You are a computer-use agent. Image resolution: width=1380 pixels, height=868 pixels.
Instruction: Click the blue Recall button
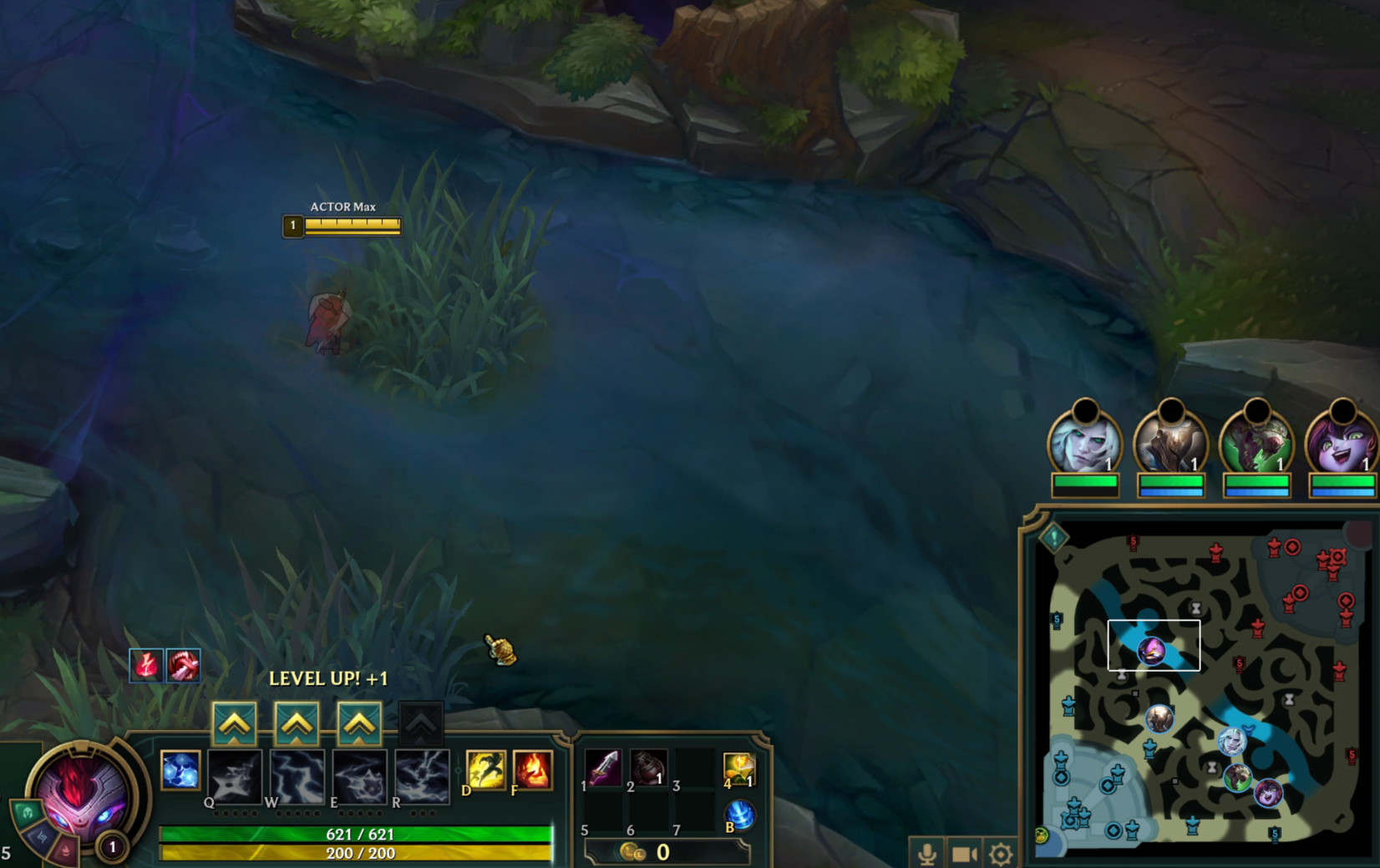tap(740, 815)
